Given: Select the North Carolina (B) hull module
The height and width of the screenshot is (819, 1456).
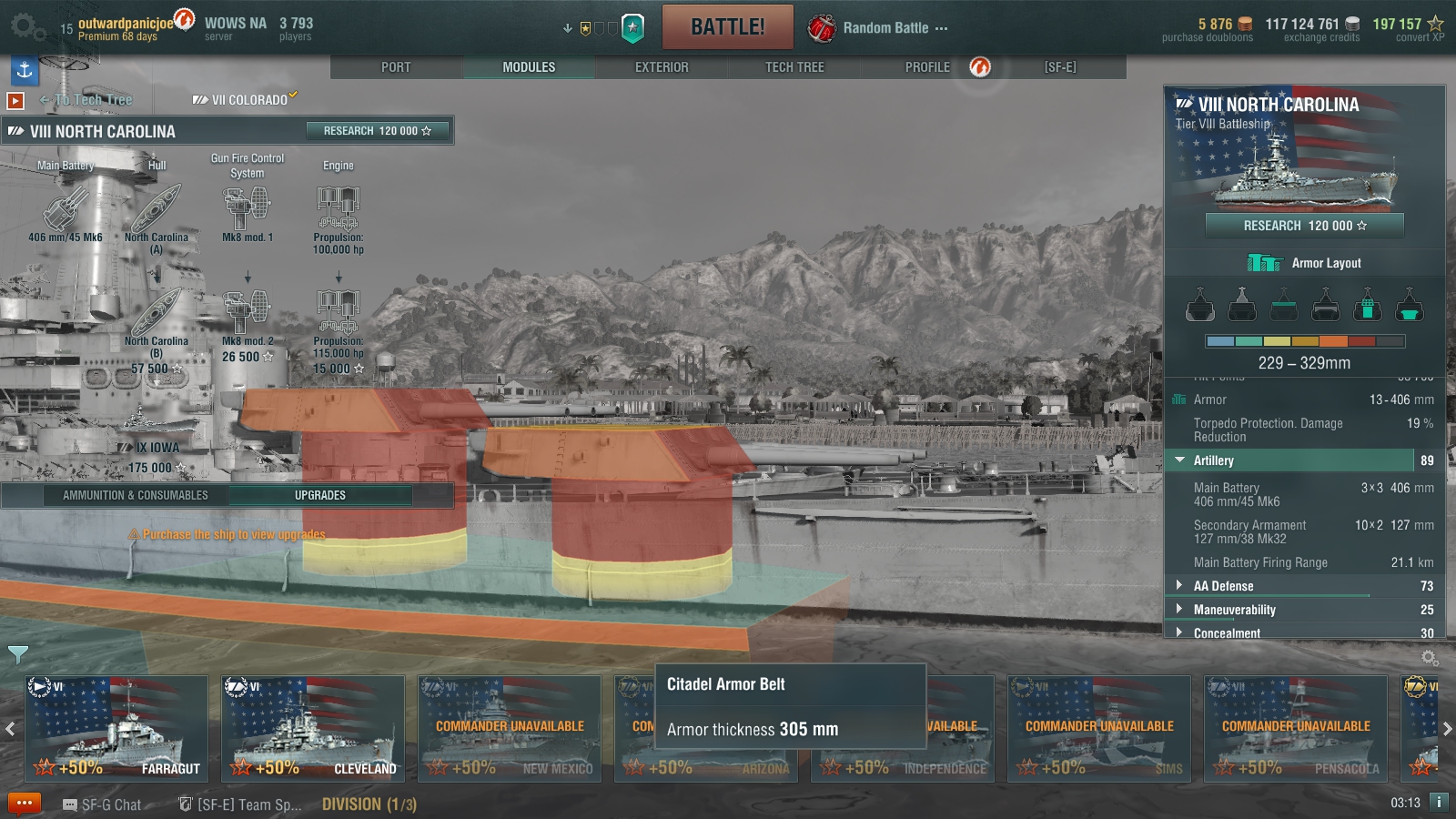Looking at the screenshot, I should tap(157, 314).
